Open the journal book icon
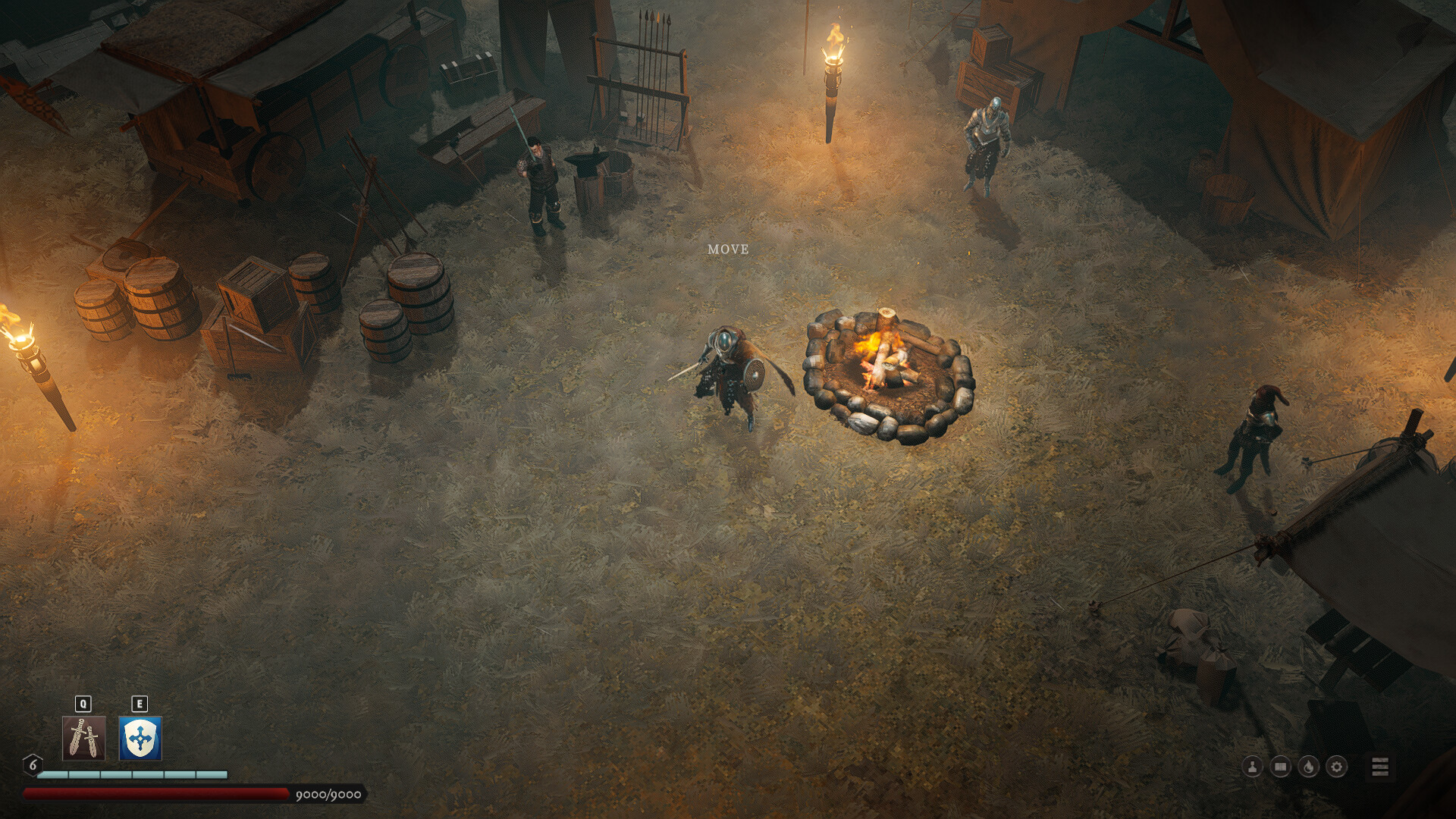Image resolution: width=1456 pixels, height=819 pixels. (1279, 767)
